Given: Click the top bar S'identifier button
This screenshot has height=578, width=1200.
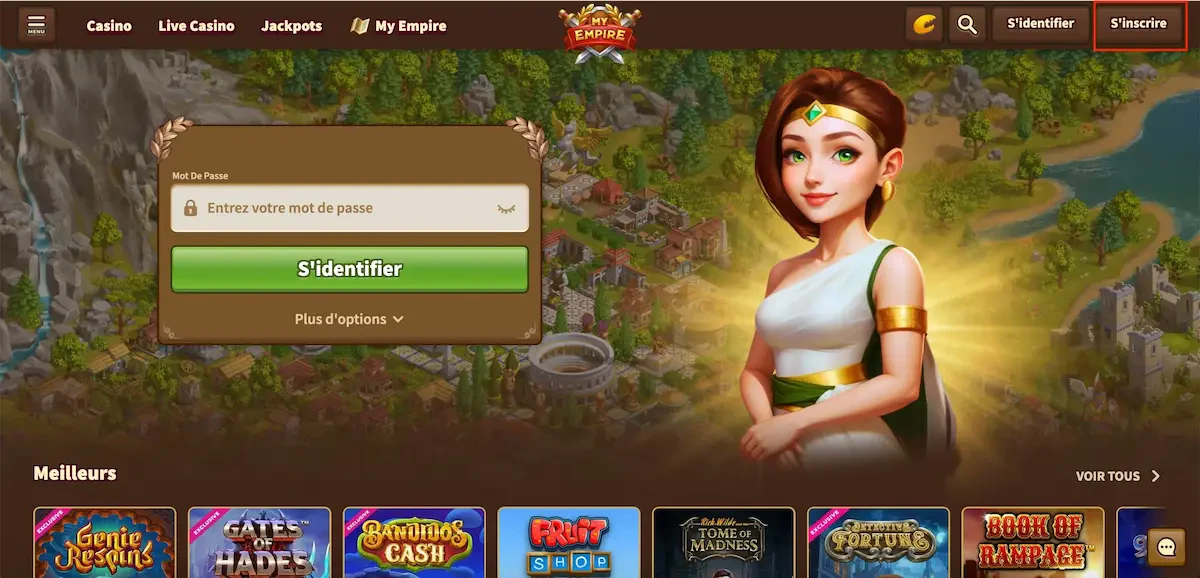Looking at the screenshot, I should (1040, 24).
